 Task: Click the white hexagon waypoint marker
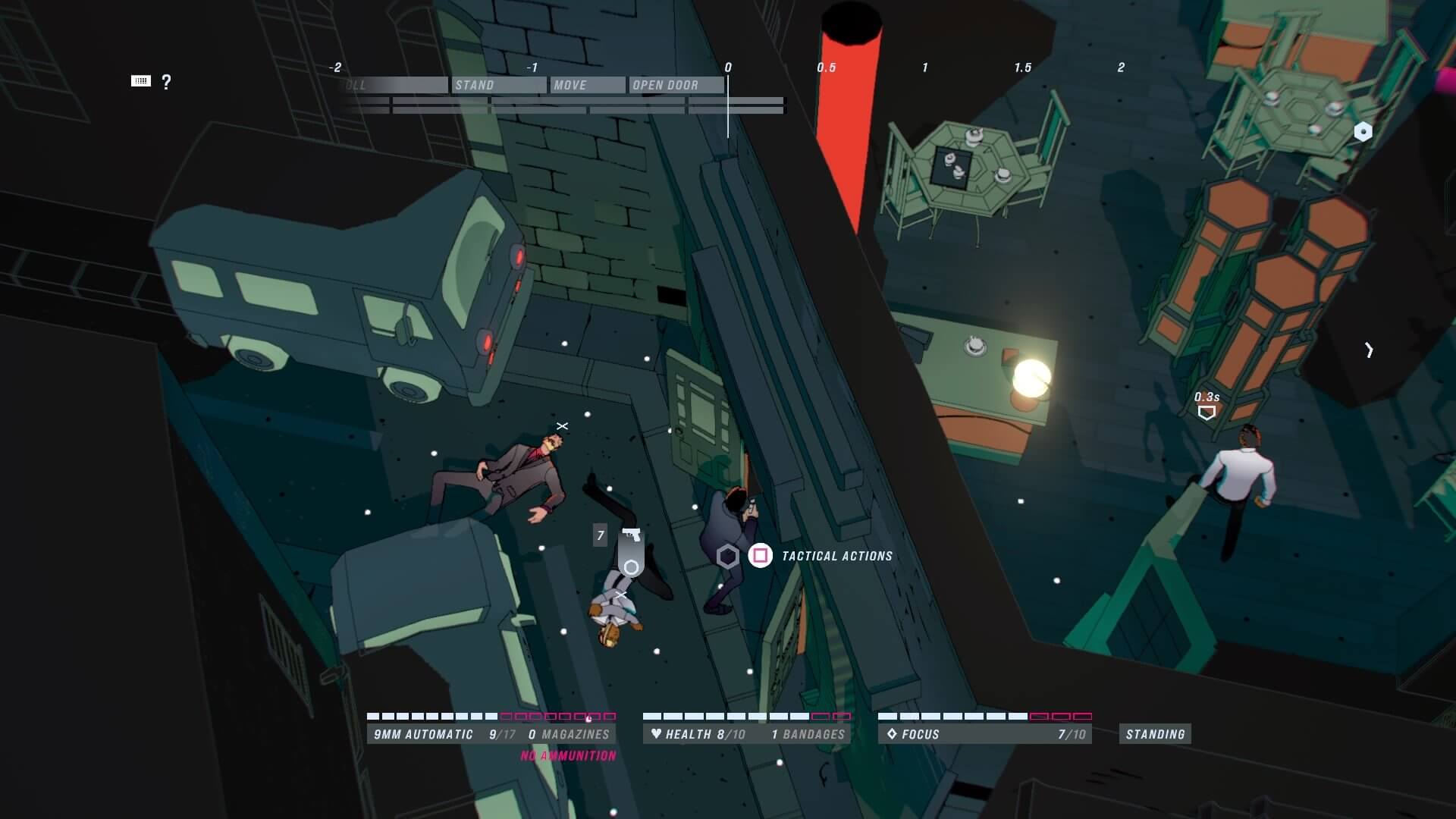point(1363,132)
